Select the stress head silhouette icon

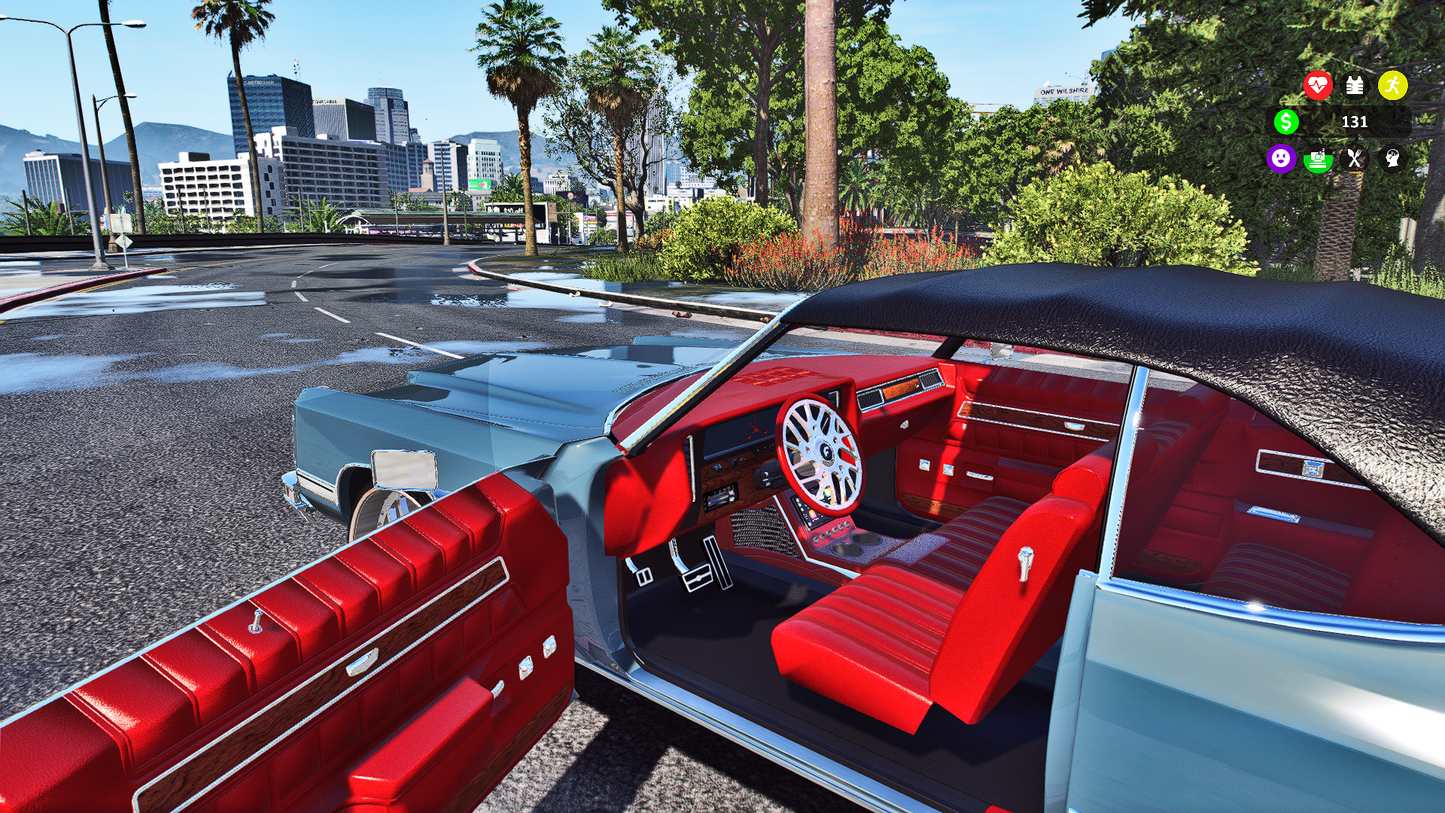1394,160
